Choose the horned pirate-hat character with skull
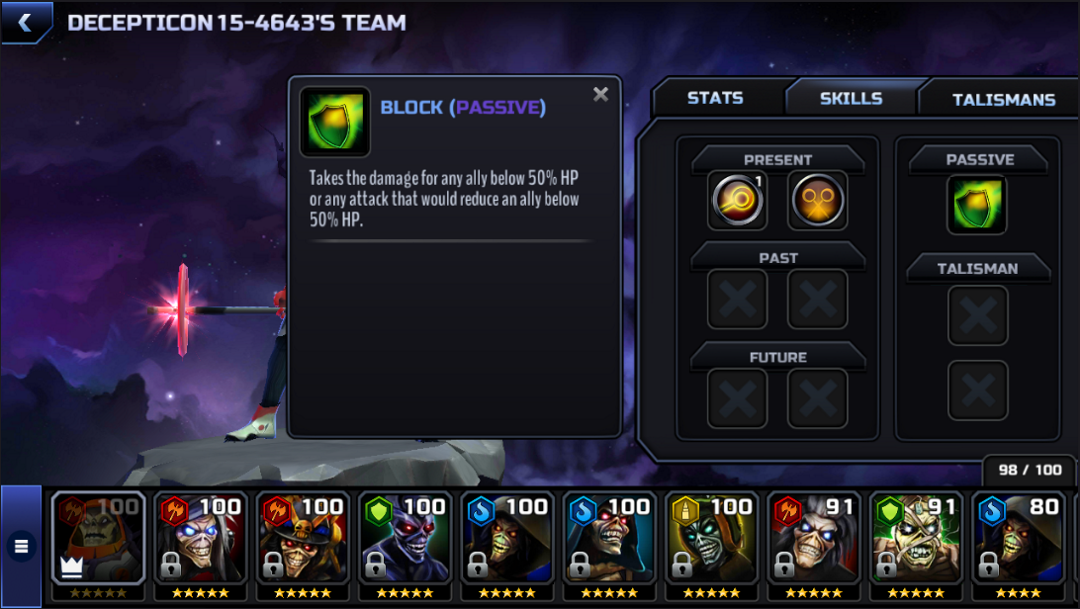1080x609 pixels. pos(302,538)
